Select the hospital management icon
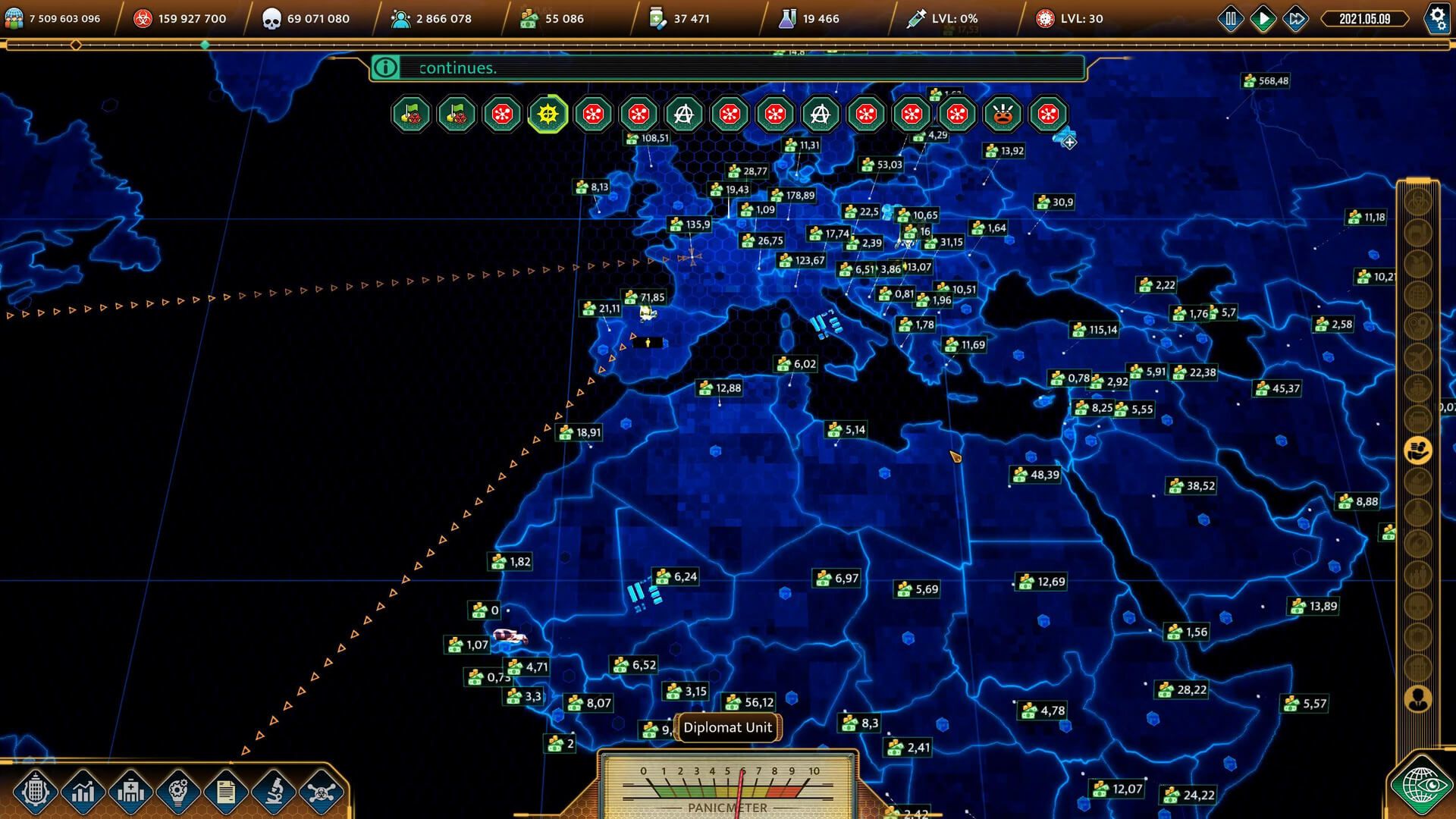This screenshot has height=819, width=1456. click(131, 791)
